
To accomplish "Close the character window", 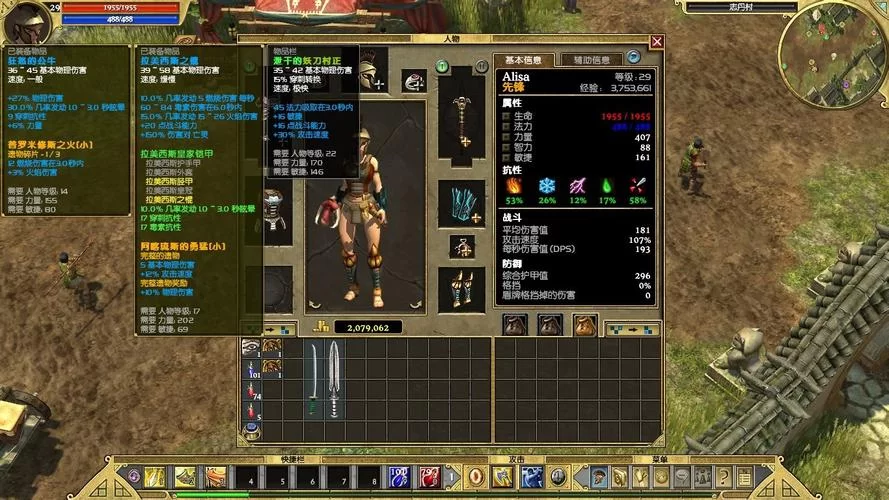I will coord(657,42).
